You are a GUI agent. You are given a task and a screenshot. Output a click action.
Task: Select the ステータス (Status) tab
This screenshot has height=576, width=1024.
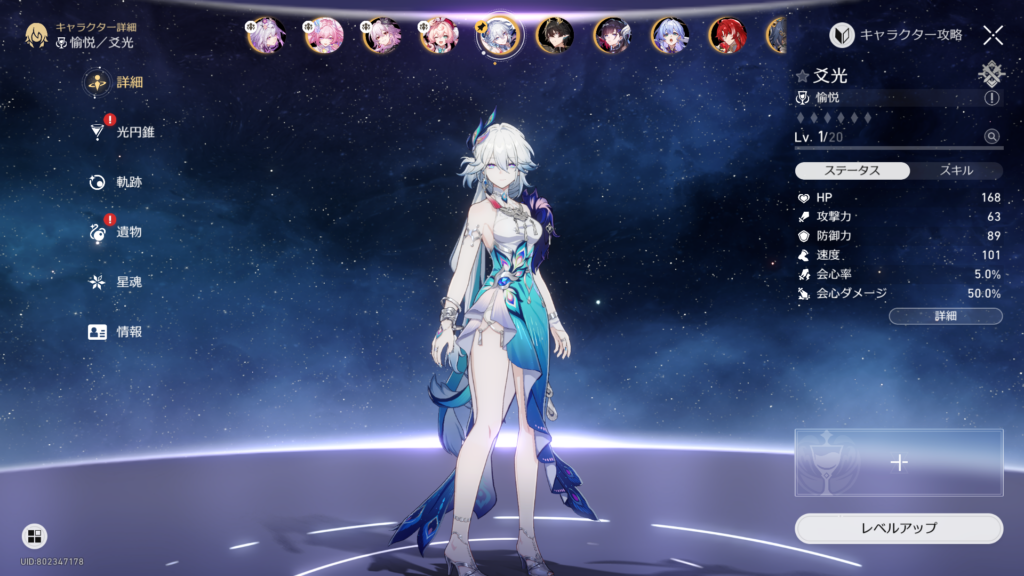[x=852, y=170]
